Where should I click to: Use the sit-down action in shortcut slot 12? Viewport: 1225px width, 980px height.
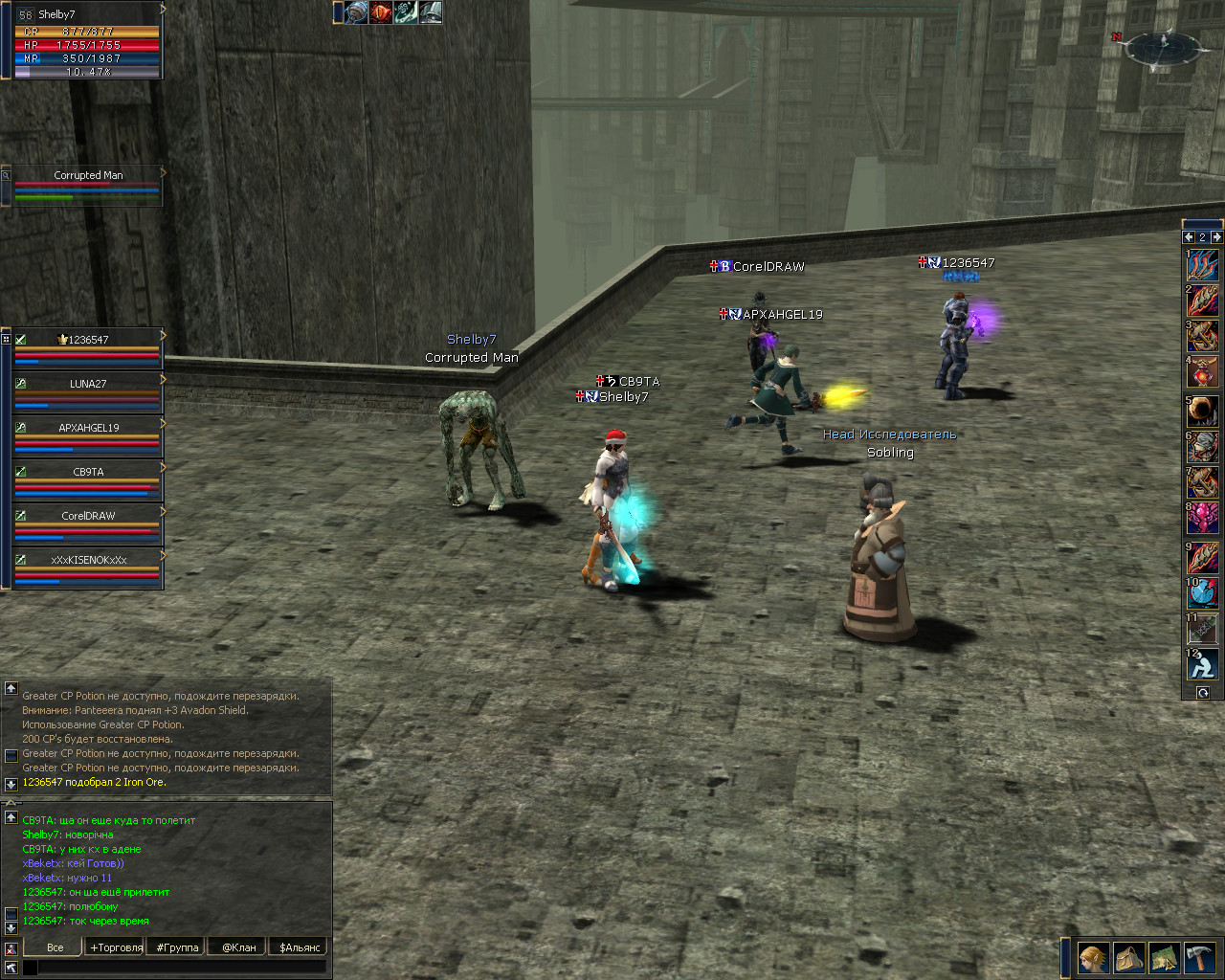click(1203, 663)
